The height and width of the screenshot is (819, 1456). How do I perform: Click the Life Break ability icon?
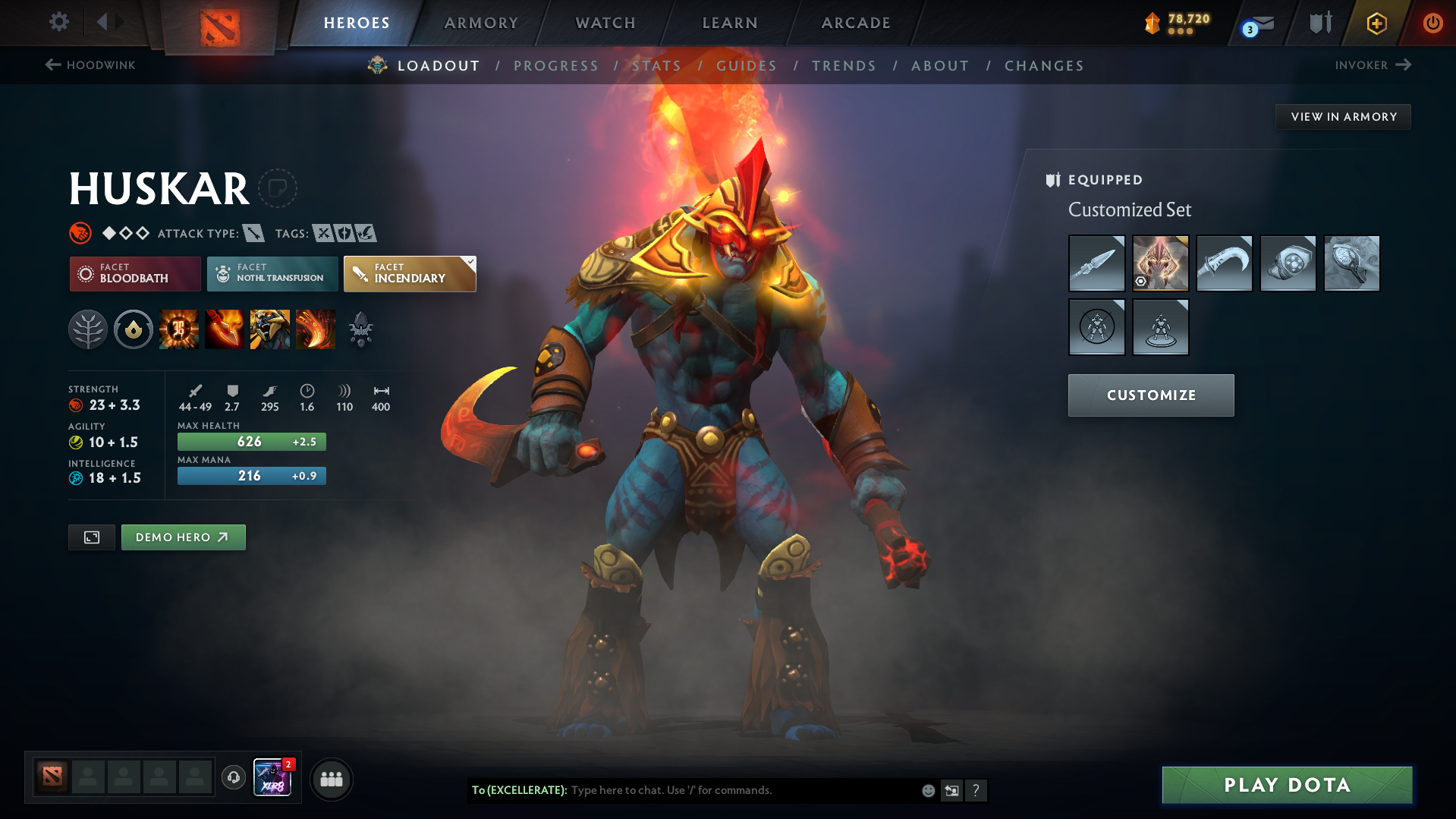(316, 329)
